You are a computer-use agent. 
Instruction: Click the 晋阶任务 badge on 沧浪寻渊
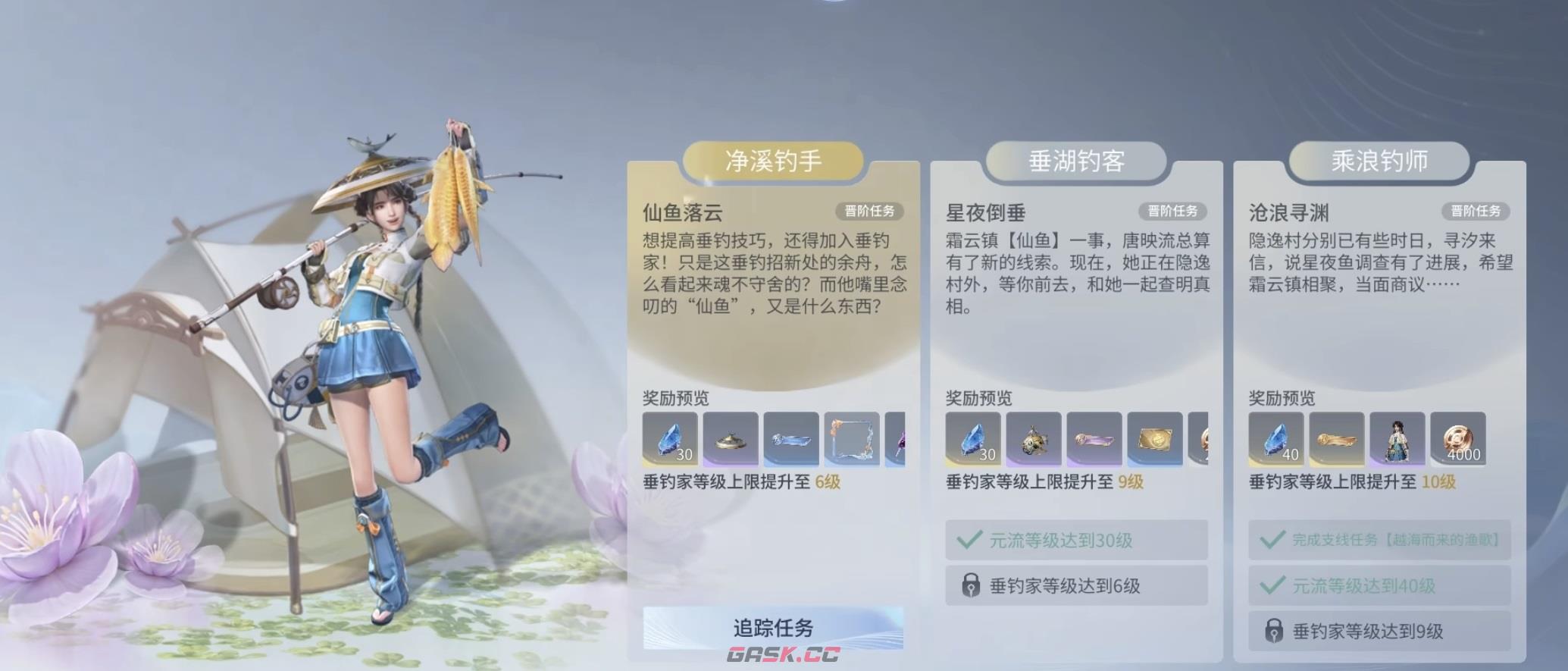[1477, 213]
